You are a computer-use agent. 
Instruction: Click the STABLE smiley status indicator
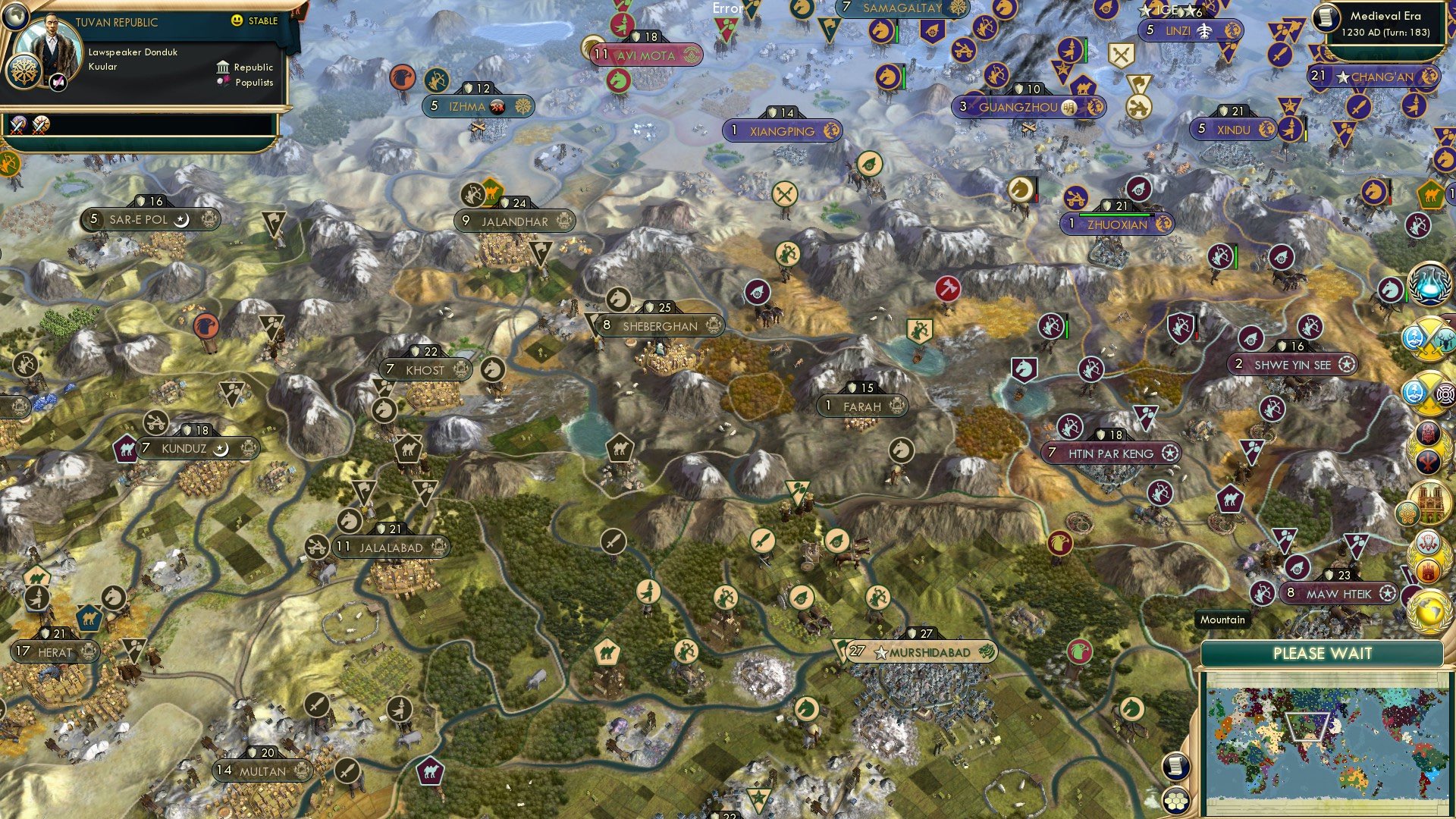[237, 20]
